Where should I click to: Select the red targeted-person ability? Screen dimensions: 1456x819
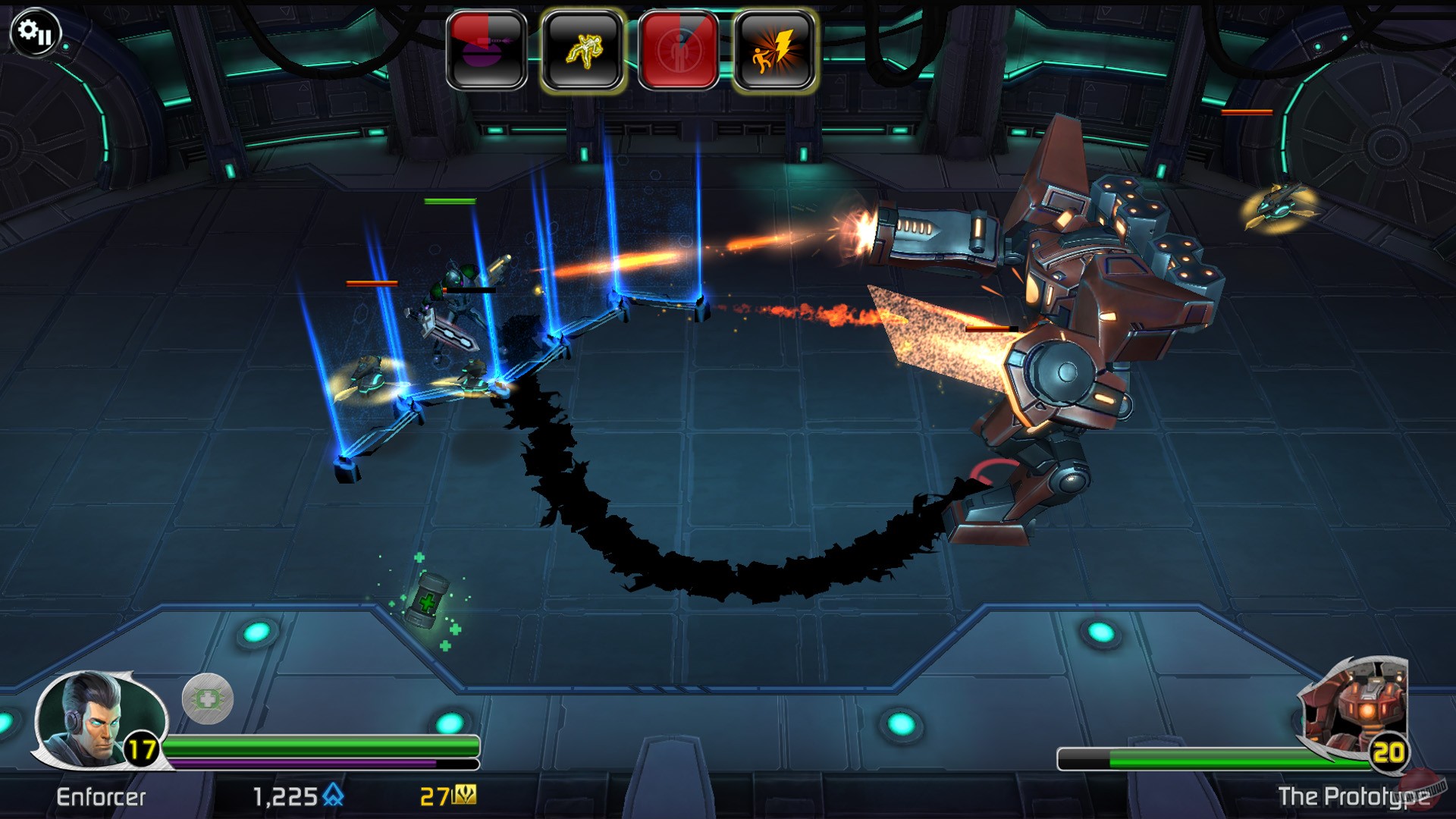679,51
